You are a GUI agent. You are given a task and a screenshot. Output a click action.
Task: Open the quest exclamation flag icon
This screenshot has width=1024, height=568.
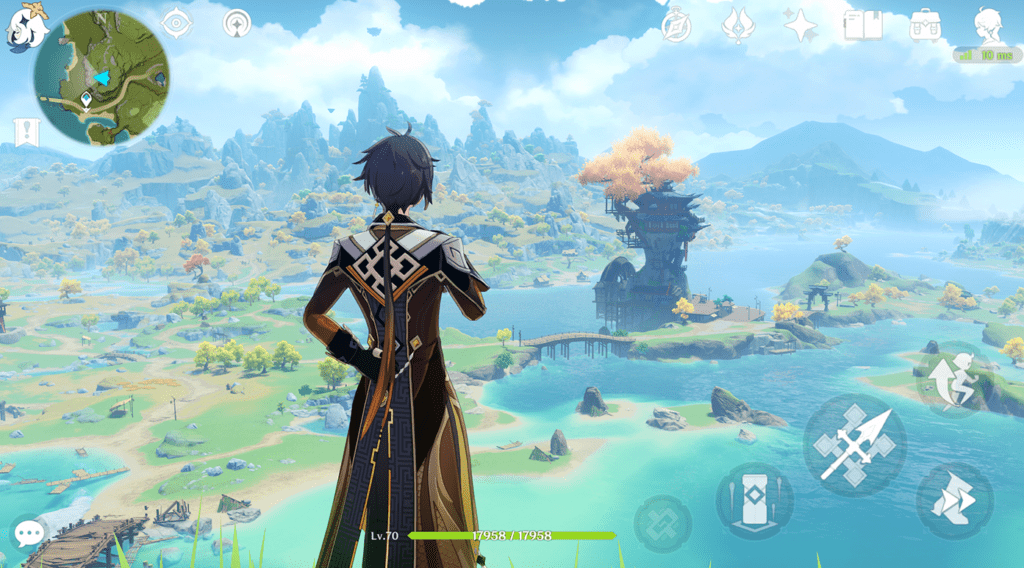(23, 131)
